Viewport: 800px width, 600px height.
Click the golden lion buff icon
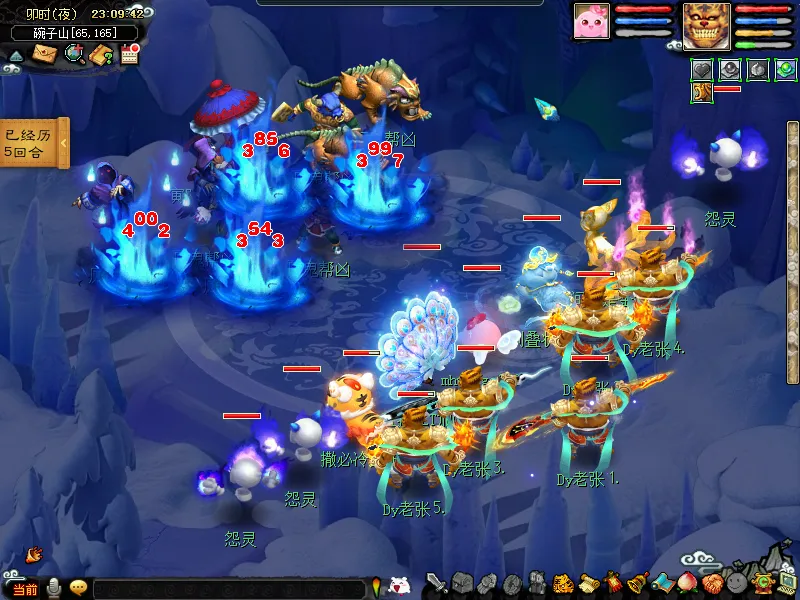coord(701,92)
